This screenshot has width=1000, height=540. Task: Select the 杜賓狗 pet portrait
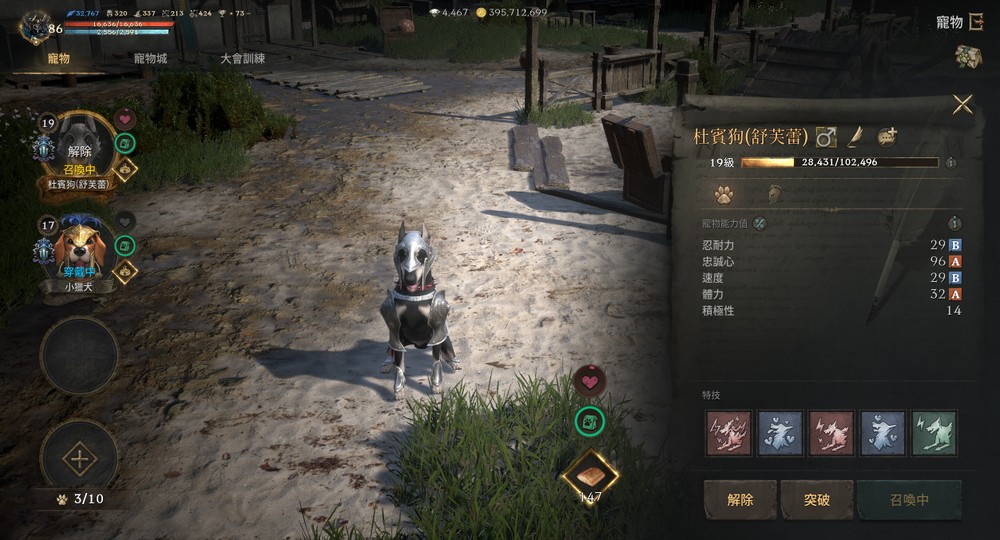(79, 148)
